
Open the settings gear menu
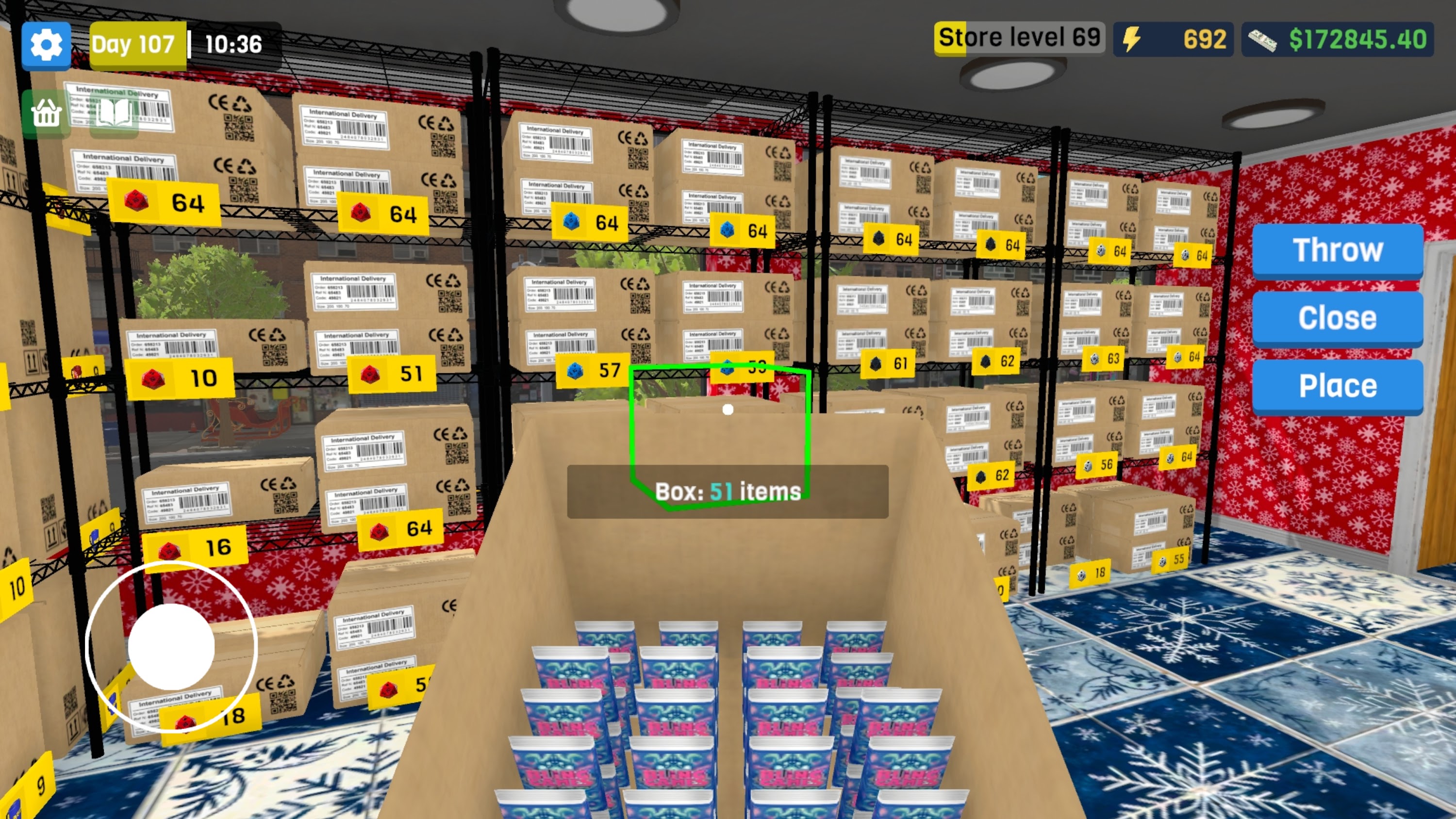(x=46, y=44)
